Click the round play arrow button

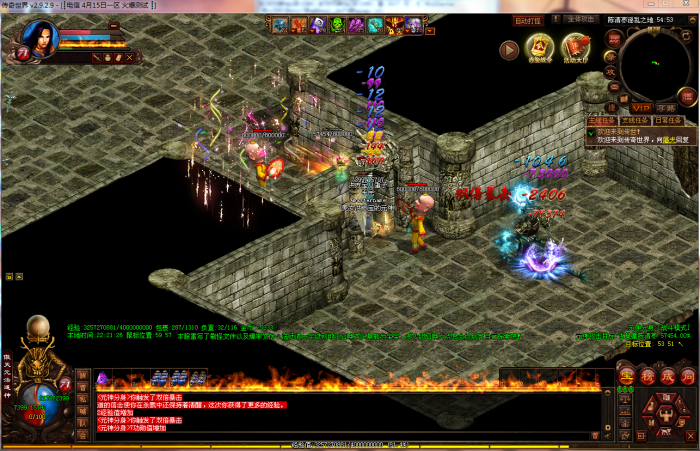[509, 48]
